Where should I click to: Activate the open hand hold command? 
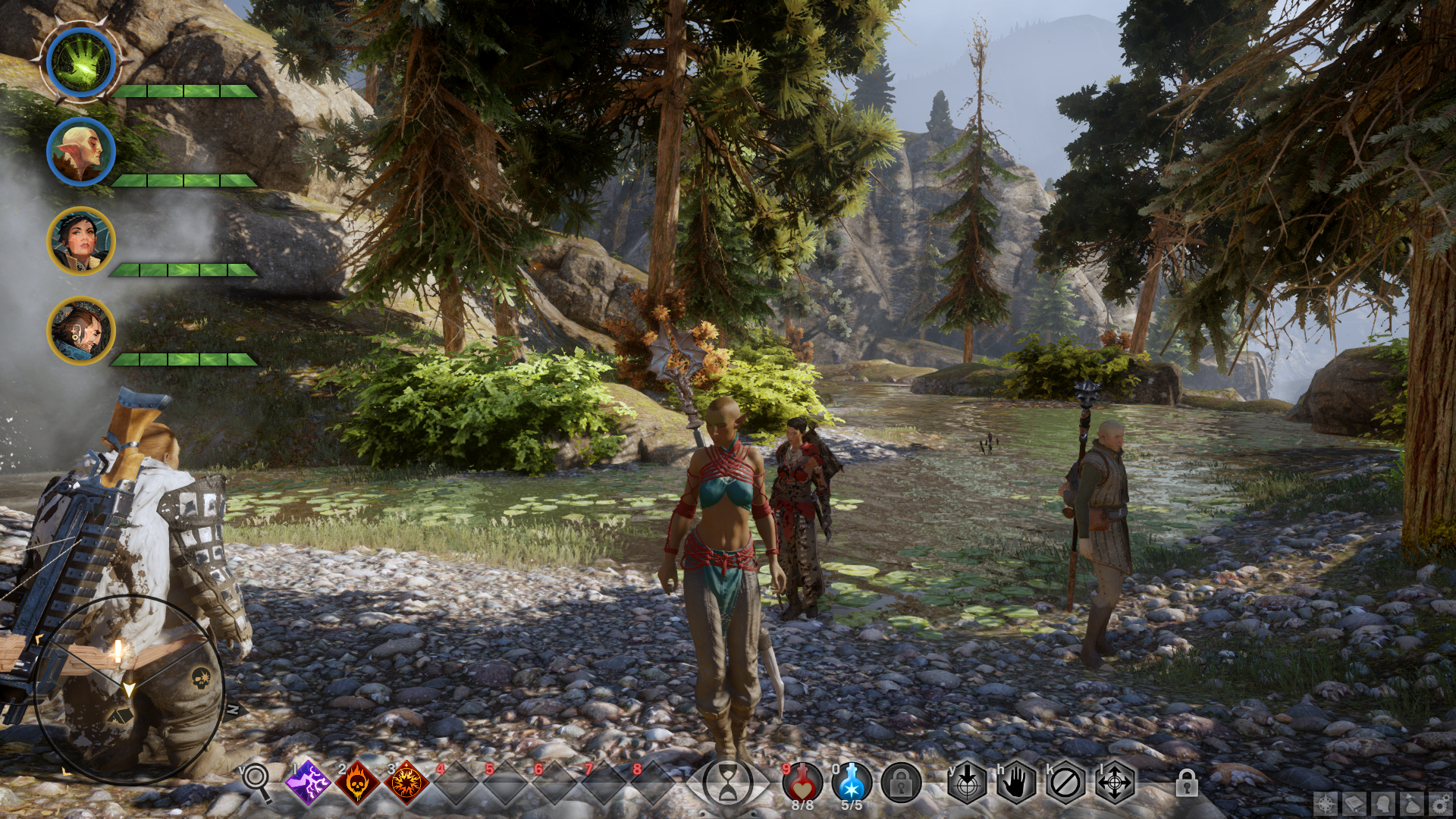[1016, 782]
